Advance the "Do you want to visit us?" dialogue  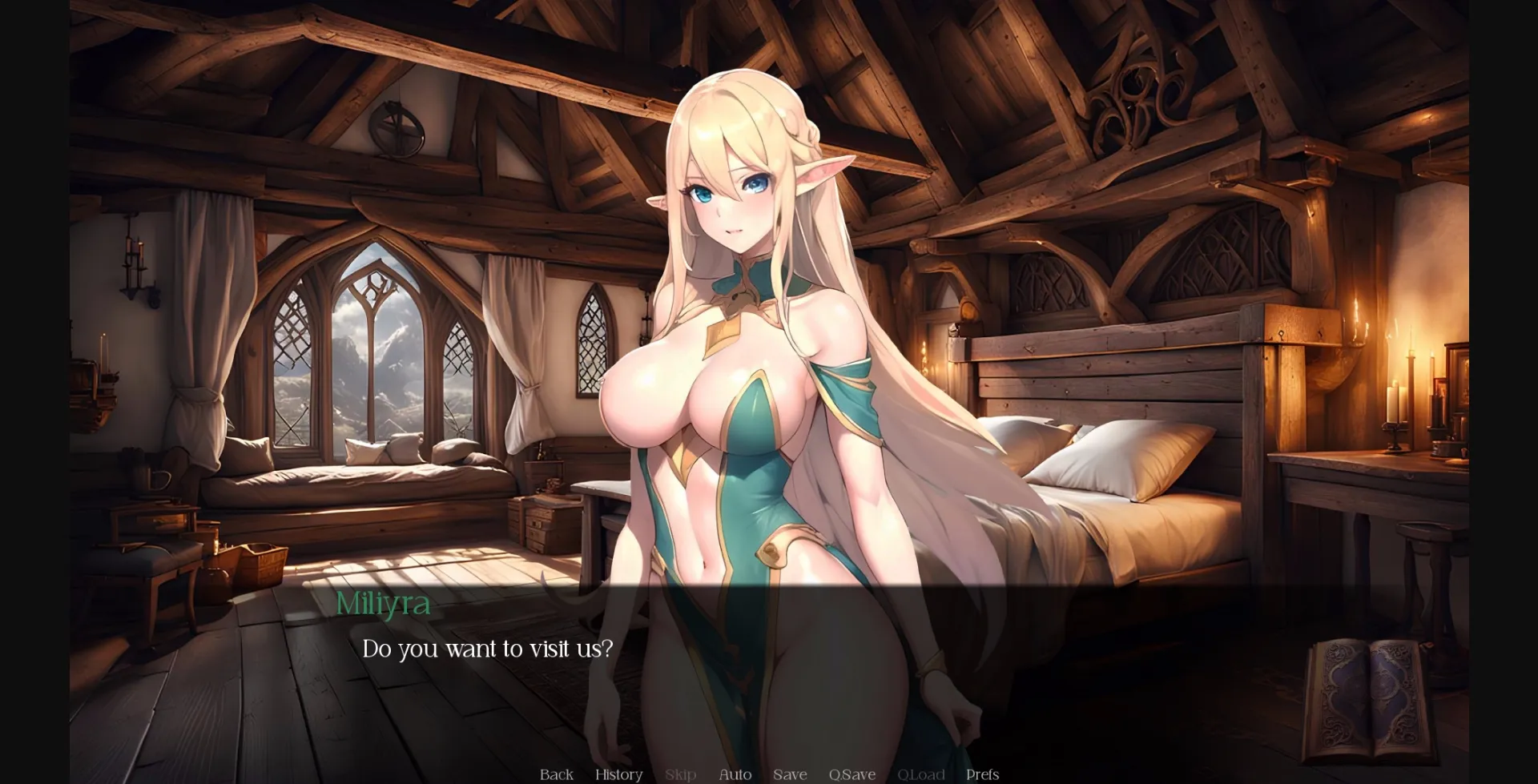point(487,649)
